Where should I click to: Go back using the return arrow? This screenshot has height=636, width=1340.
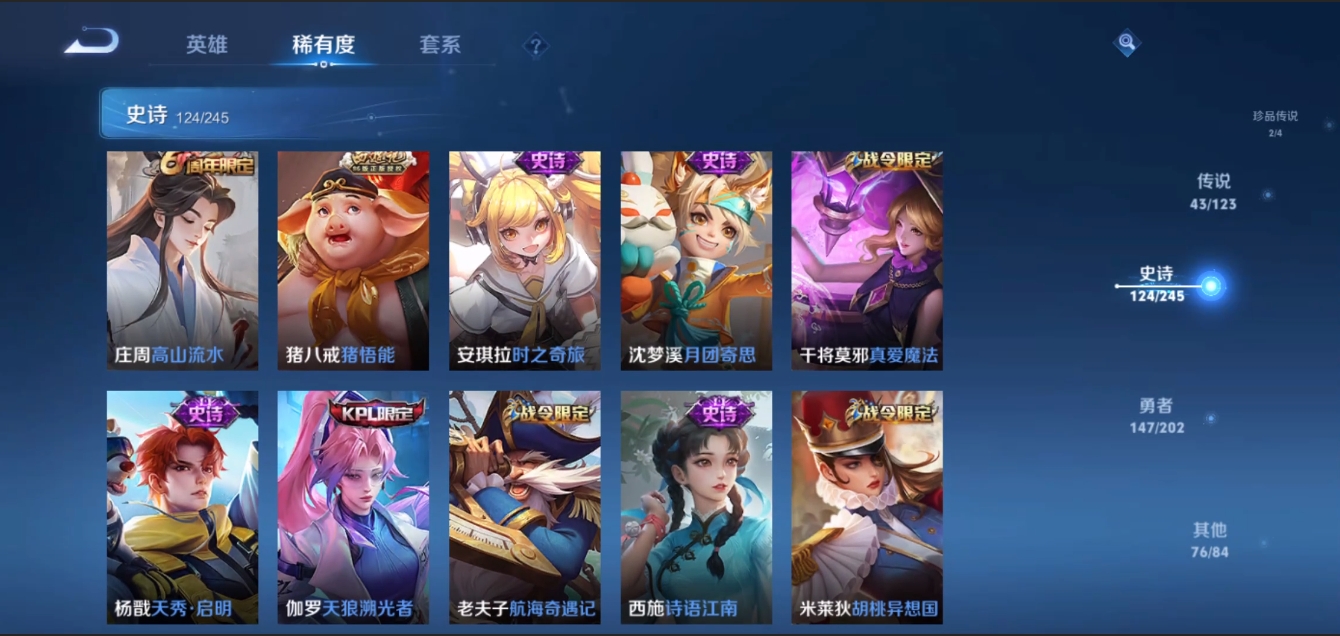click(92, 42)
